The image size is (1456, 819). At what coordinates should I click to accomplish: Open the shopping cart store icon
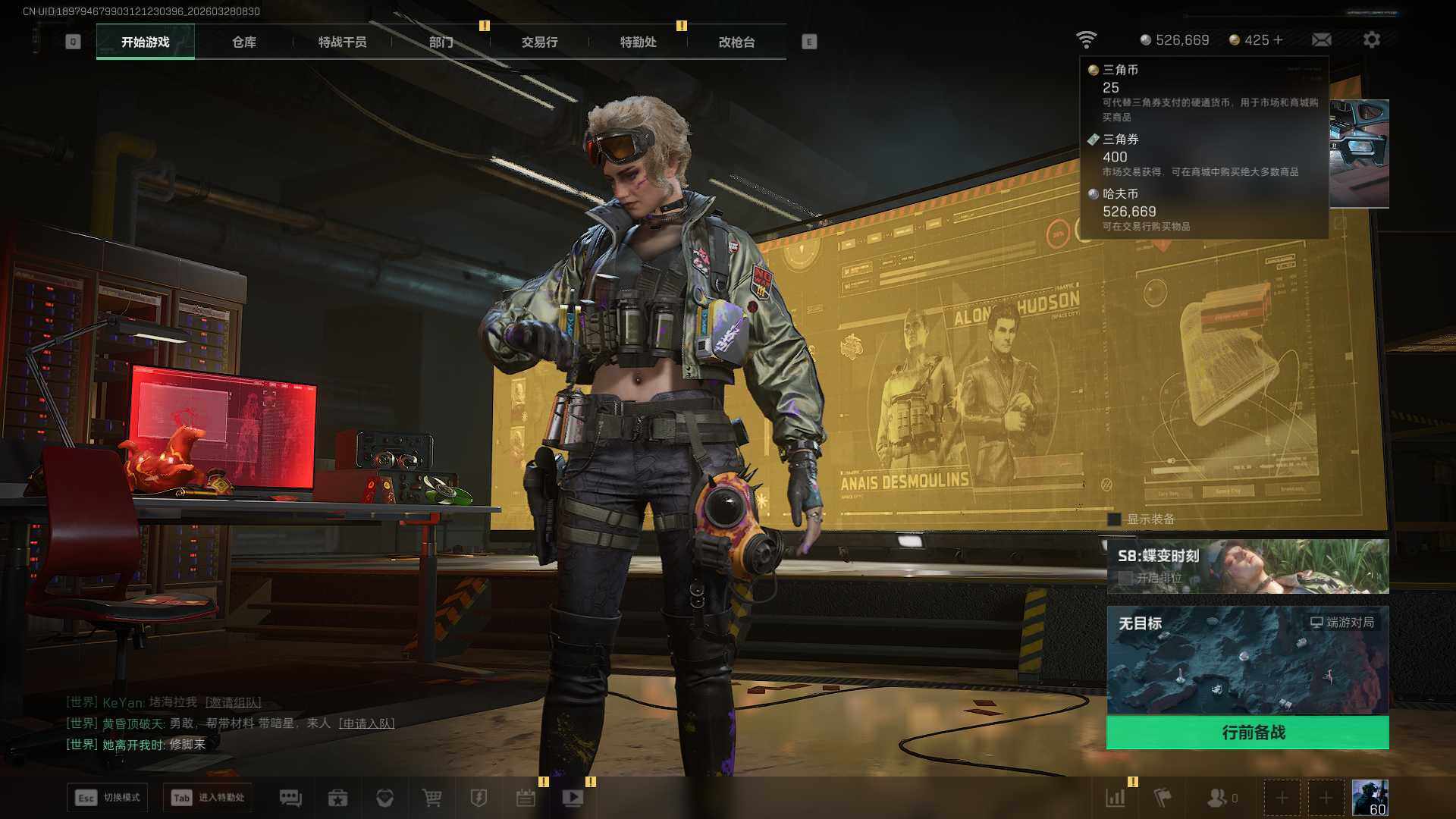click(431, 798)
